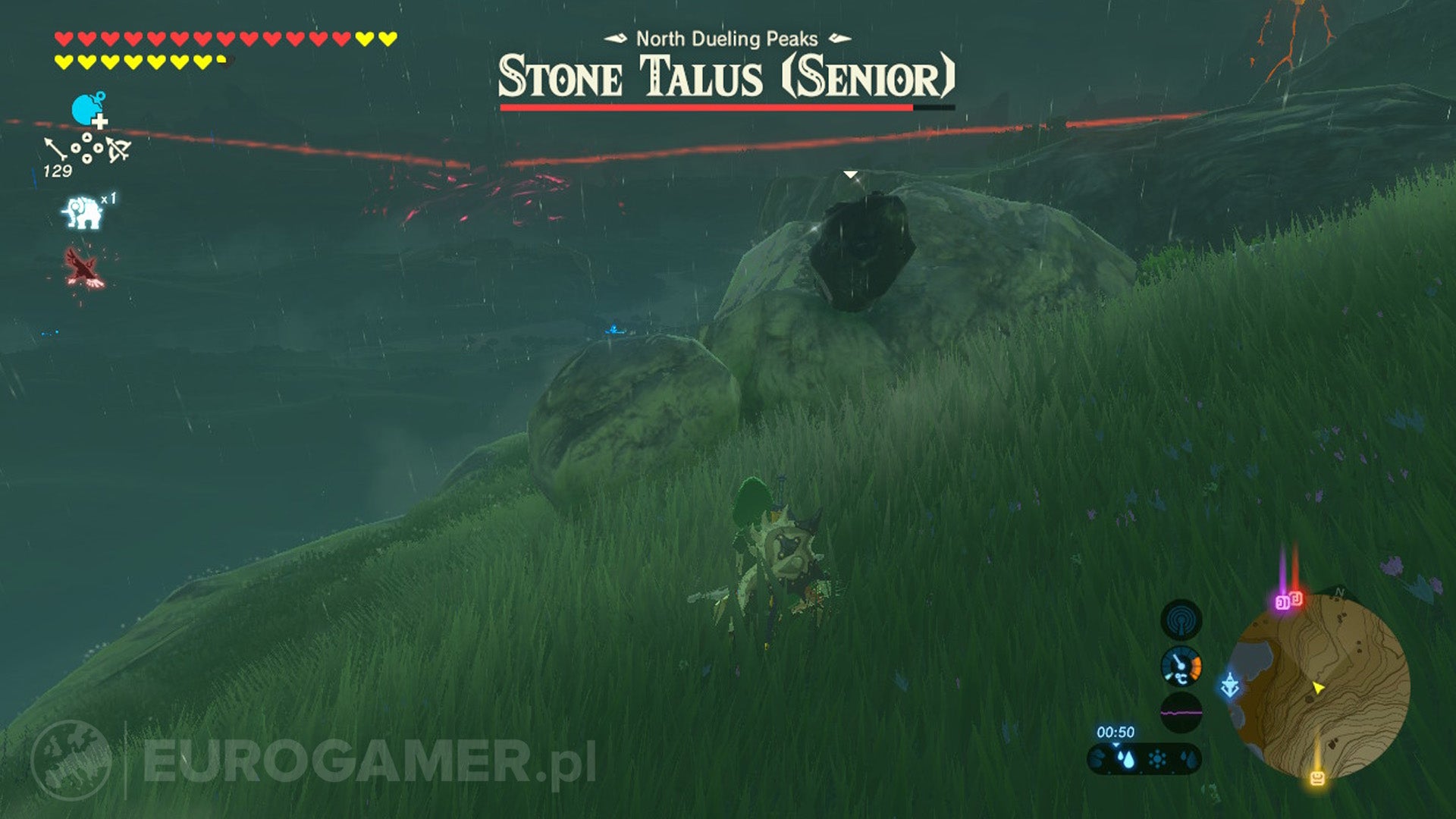Open the up arrow on the d-pad indicator
The width and height of the screenshot is (1456, 819).
(x=86, y=136)
